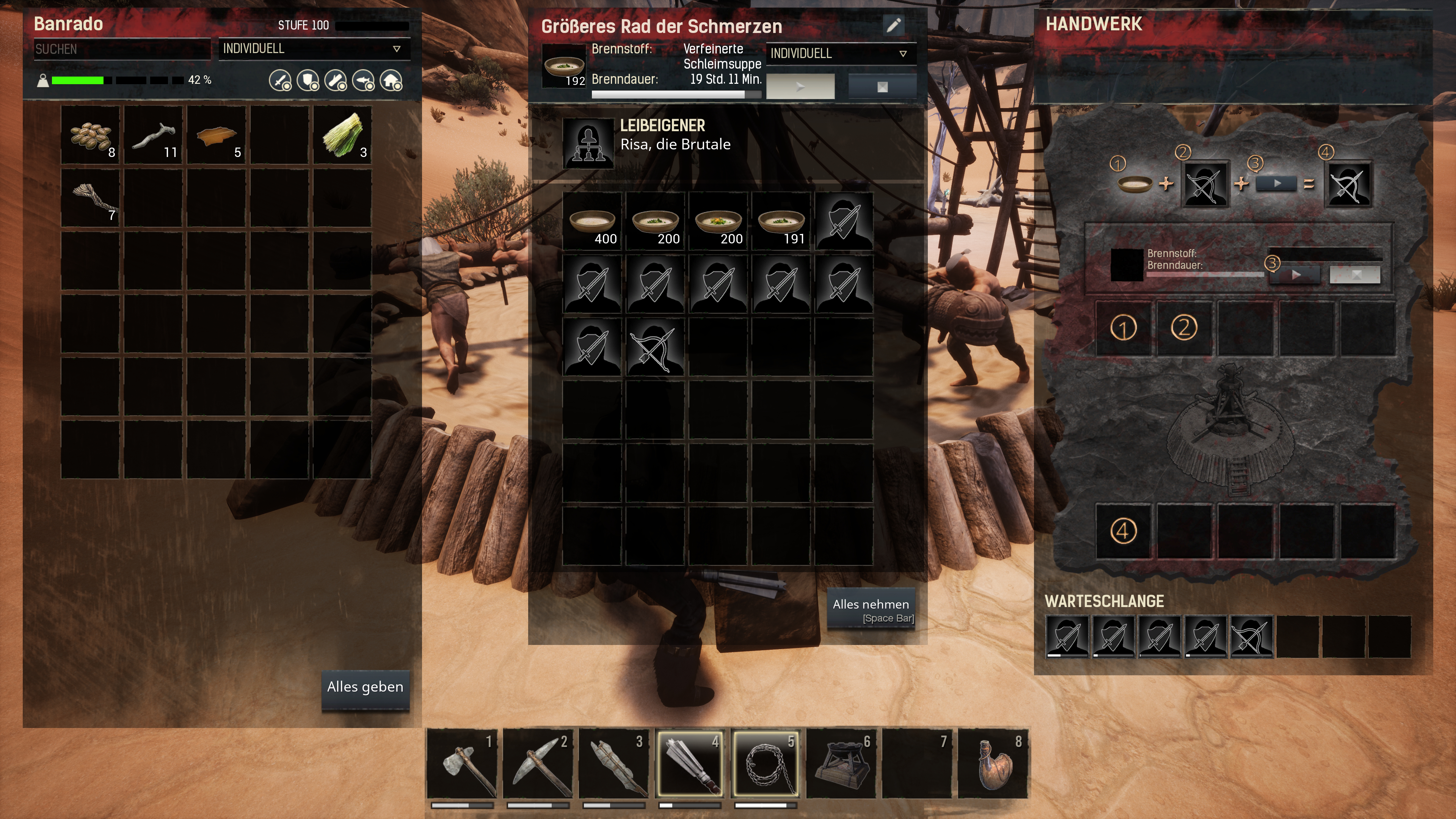The image size is (1456, 819).
Task: Select the gruel stack of 400
Action: point(592,221)
